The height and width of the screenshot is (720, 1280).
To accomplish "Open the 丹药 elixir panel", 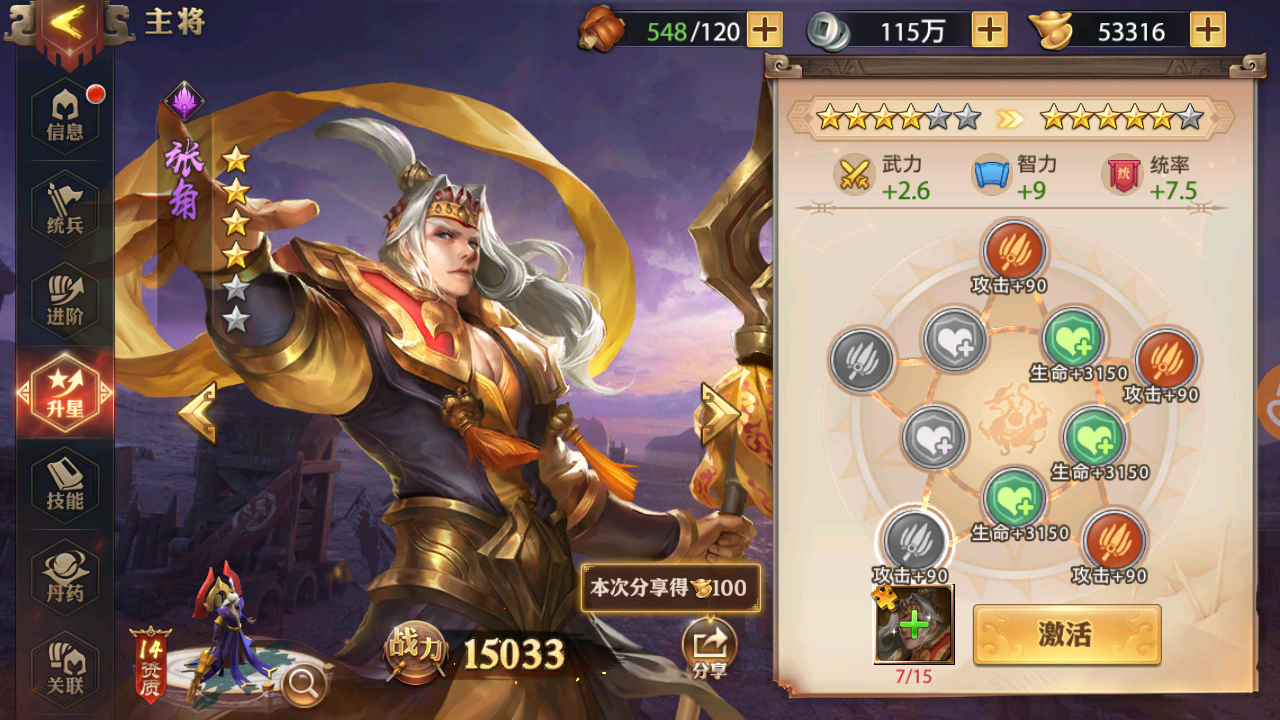I will [x=62, y=572].
